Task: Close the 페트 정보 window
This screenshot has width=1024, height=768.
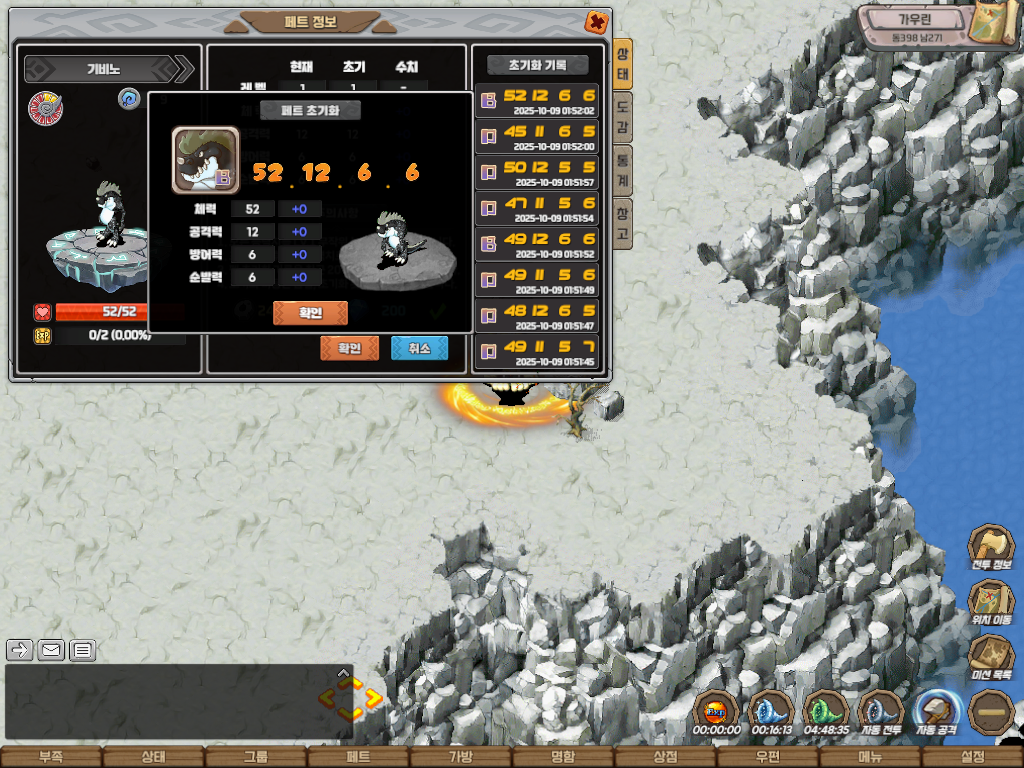Action: 595,22
